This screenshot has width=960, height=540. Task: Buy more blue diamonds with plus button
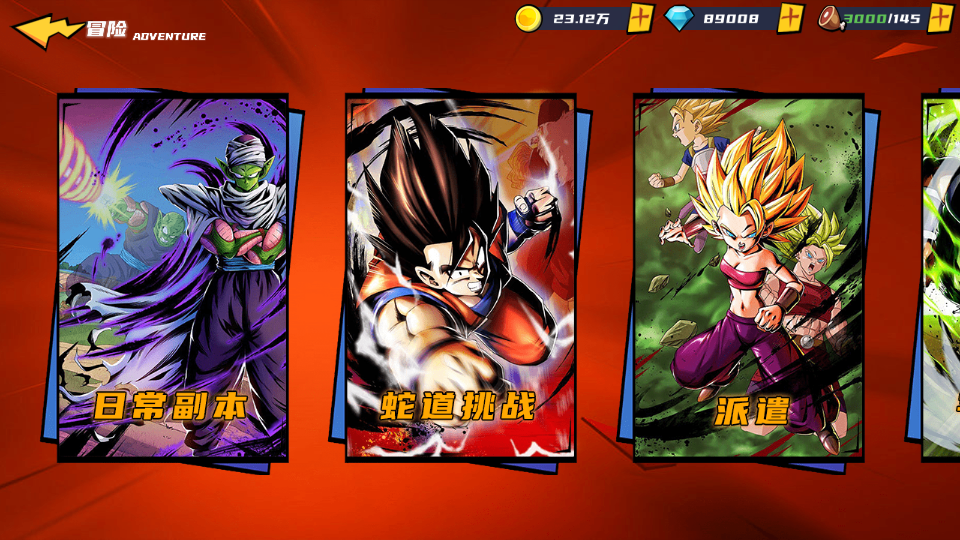click(791, 18)
